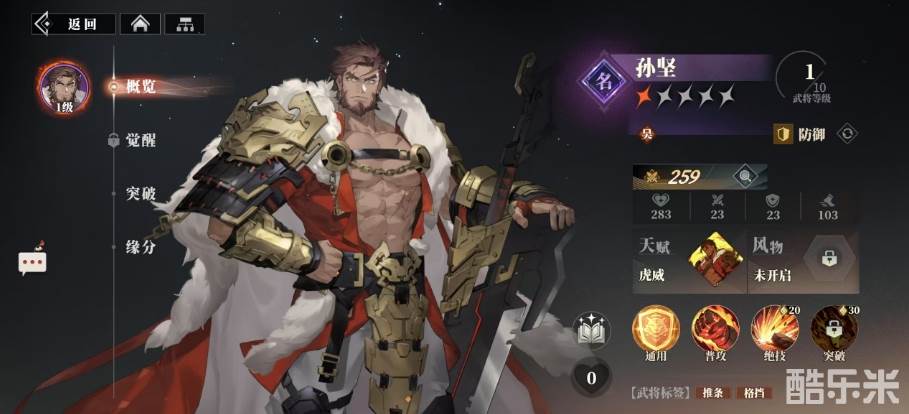This screenshot has height=414, width=909.
Task: Open the chat bubble icon
Action: [x=32, y=262]
